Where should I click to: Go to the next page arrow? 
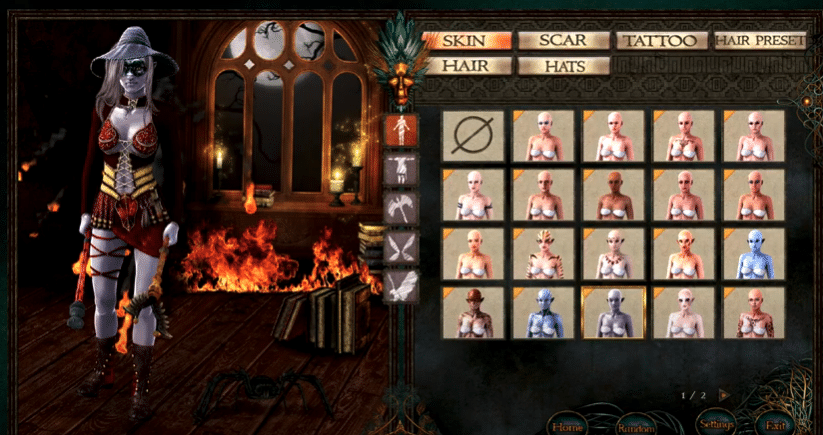click(x=724, y=395)
